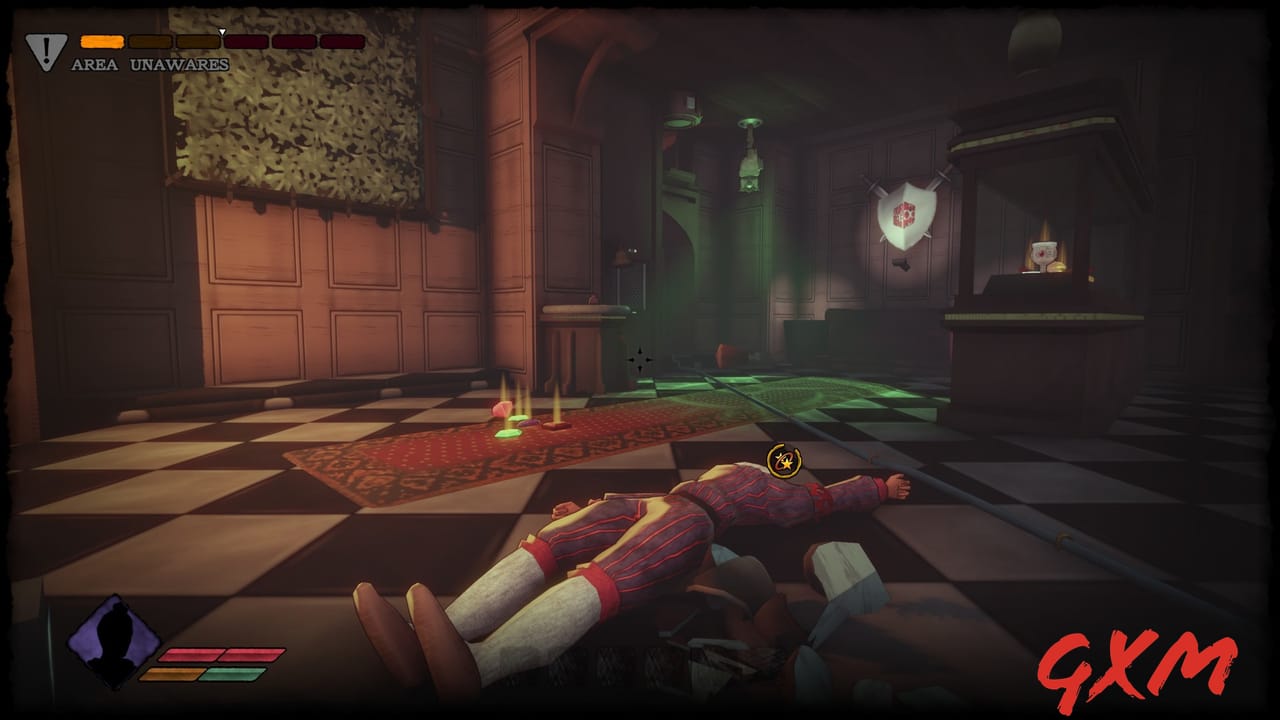Select the AREA UNAWARES status label
Viewport: 1280px width, 720px height.
148,62
